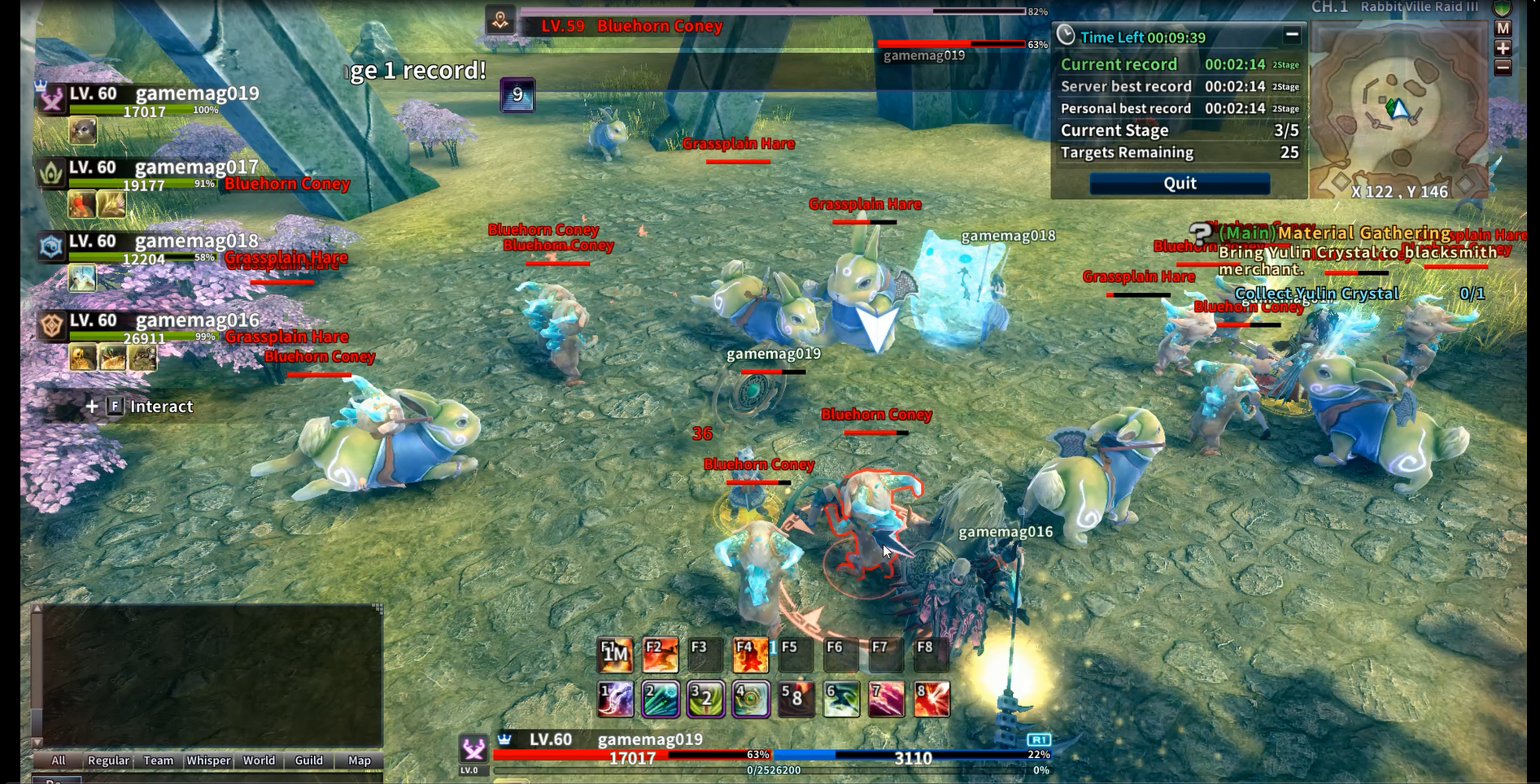Select party member gamemag017's frame
The image size is (1540, 784).
point(196,168)
